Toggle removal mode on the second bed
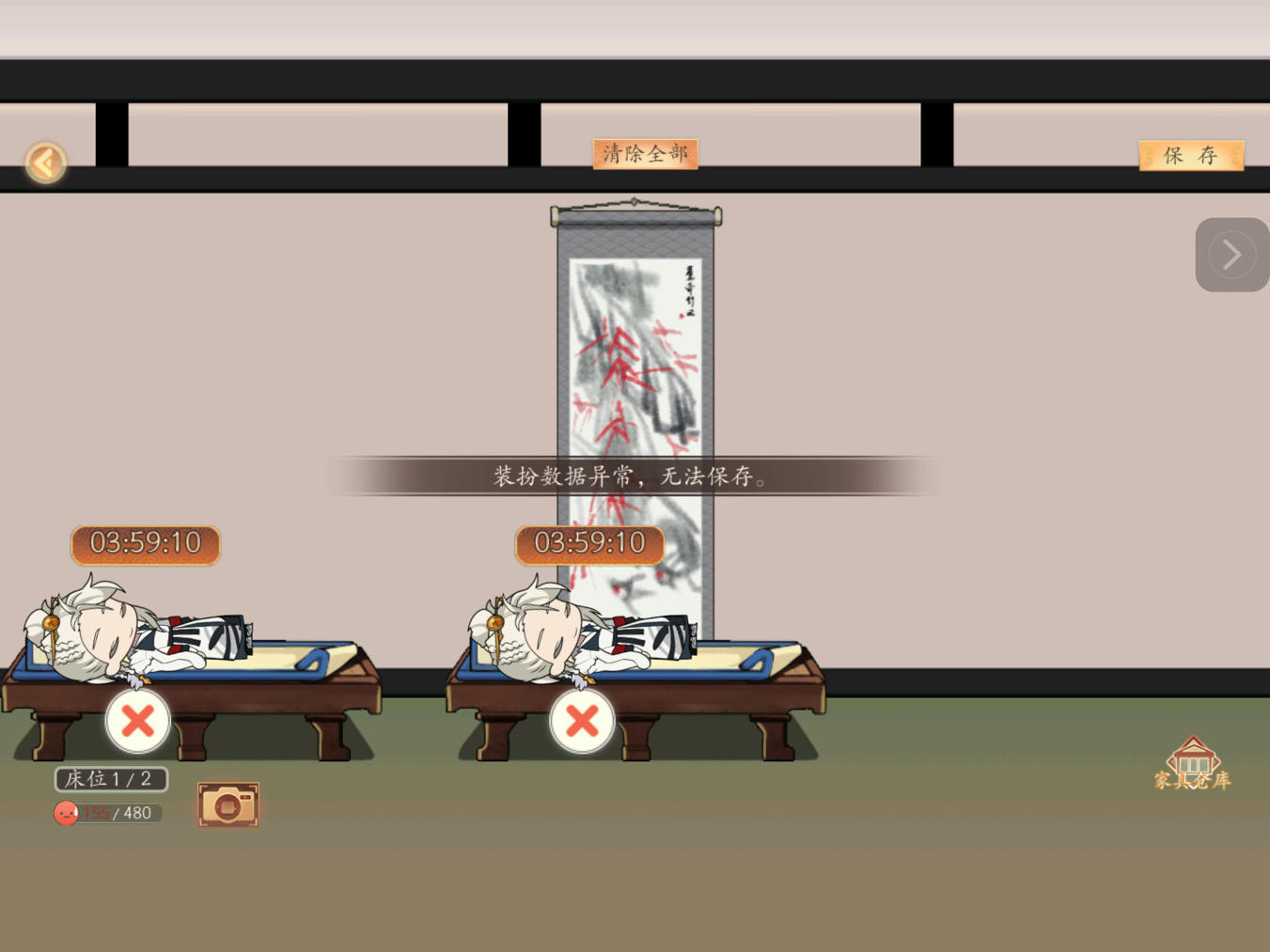This screenshot has width=1270, height=952. coord(582,722)
